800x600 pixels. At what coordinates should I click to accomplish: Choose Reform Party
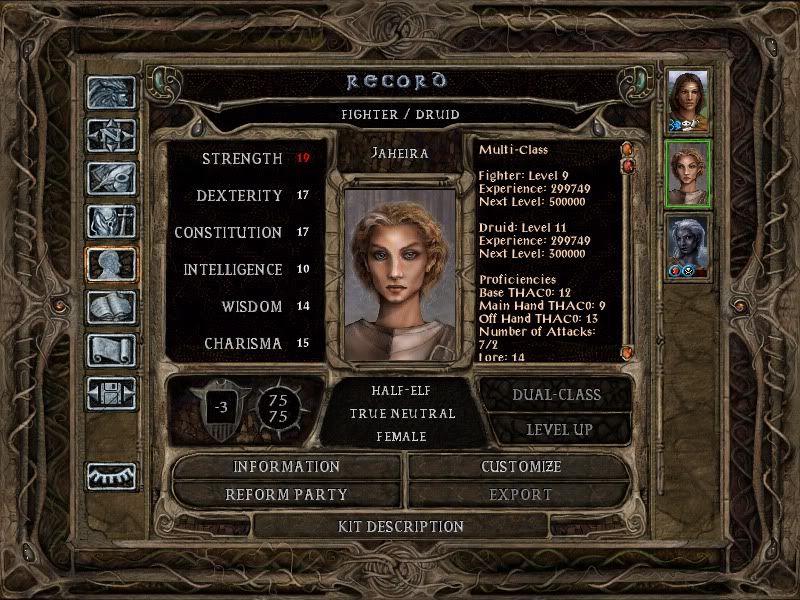287,495
